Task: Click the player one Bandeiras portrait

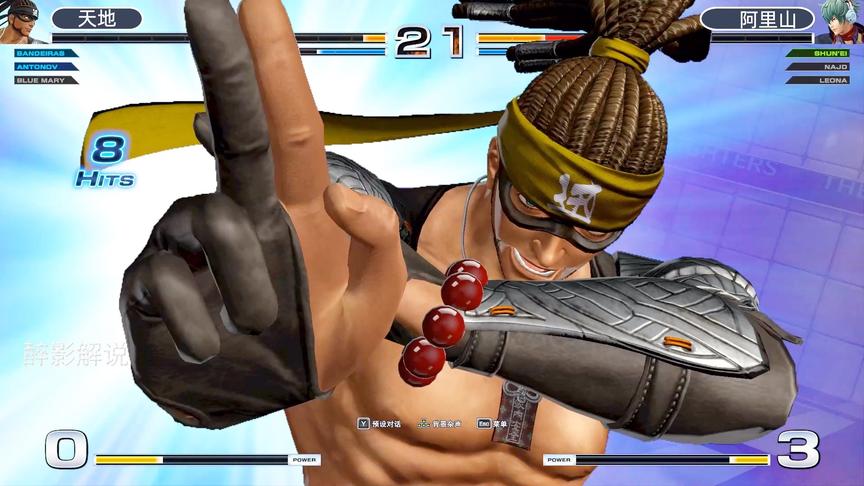Action: click(x=20, y=22)
